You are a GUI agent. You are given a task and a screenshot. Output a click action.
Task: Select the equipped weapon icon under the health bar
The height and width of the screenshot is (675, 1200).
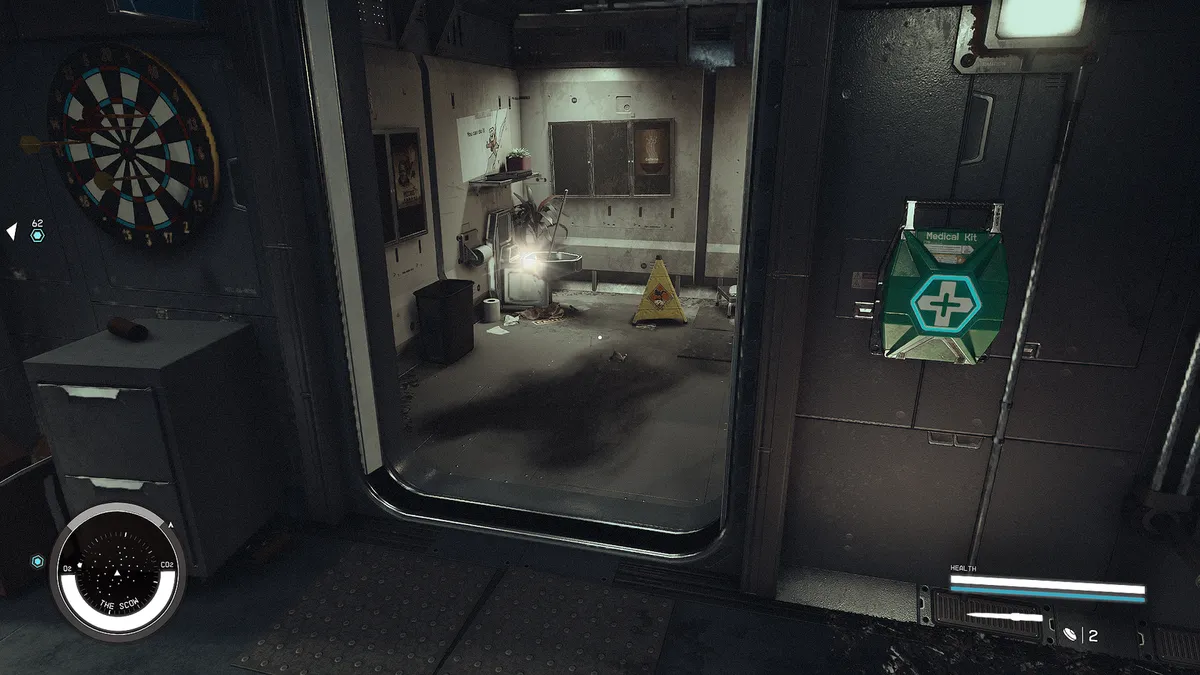pos(1004,616)
